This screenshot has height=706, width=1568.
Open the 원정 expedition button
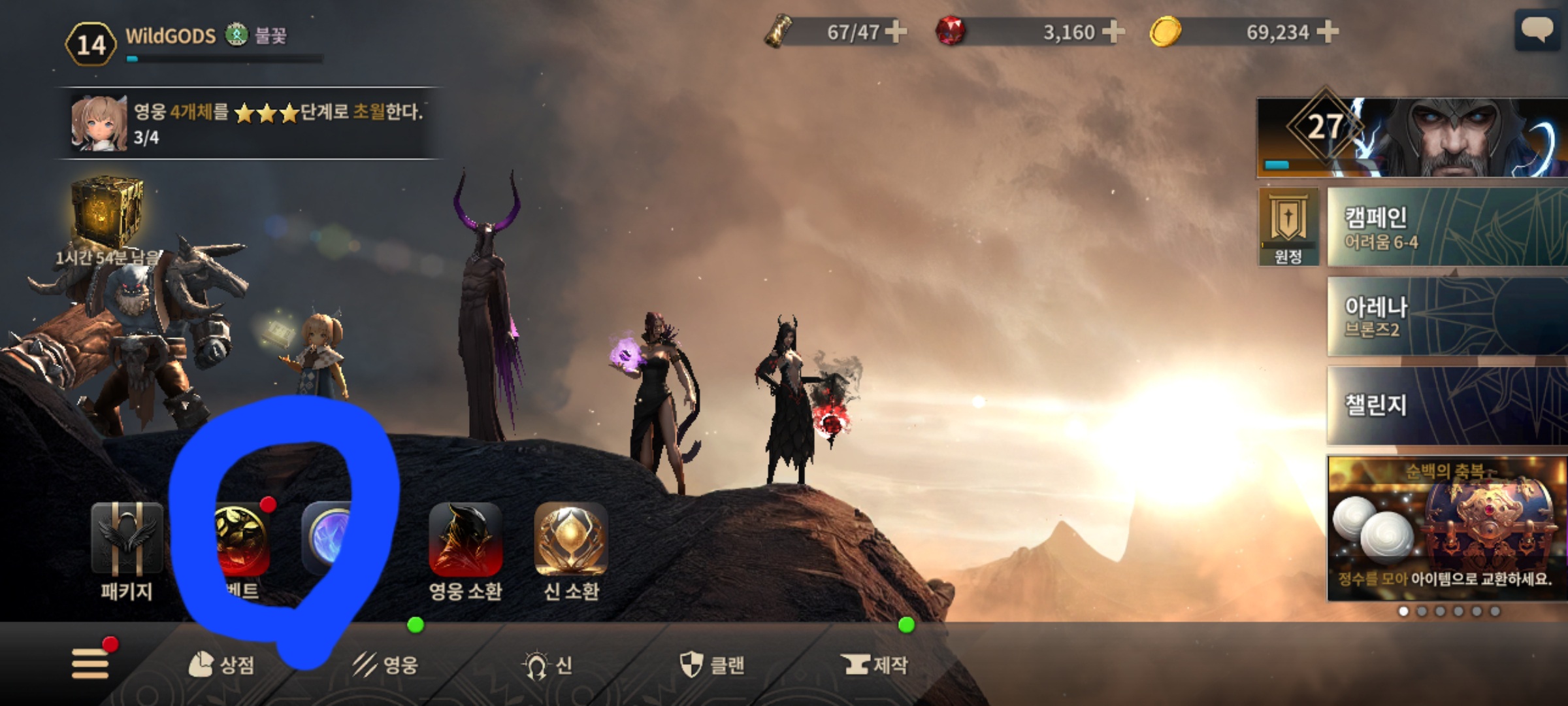coord(1288,226)
